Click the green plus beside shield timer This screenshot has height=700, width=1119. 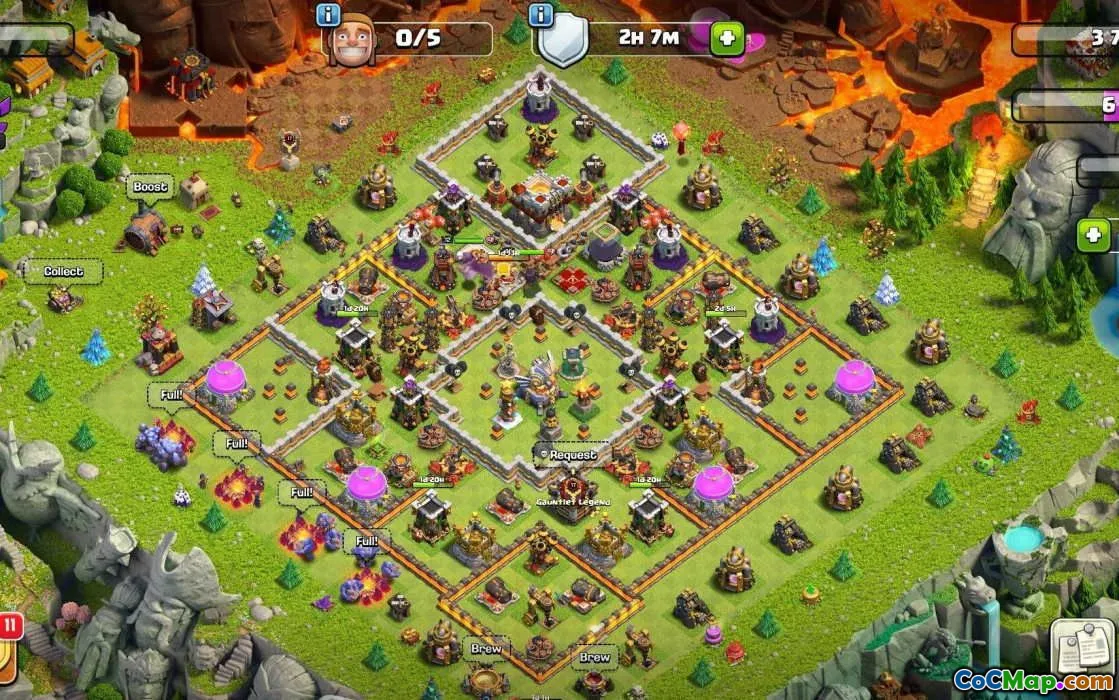(726, 40)
